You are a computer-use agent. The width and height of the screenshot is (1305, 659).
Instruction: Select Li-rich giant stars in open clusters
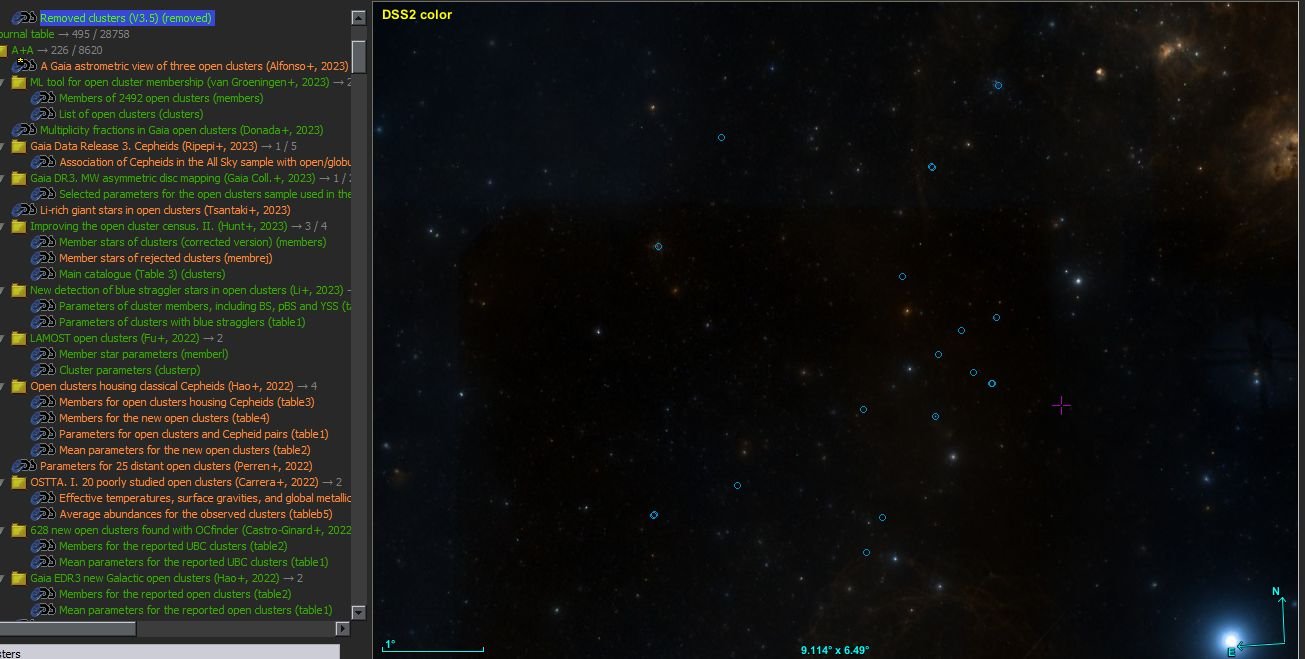165,210
